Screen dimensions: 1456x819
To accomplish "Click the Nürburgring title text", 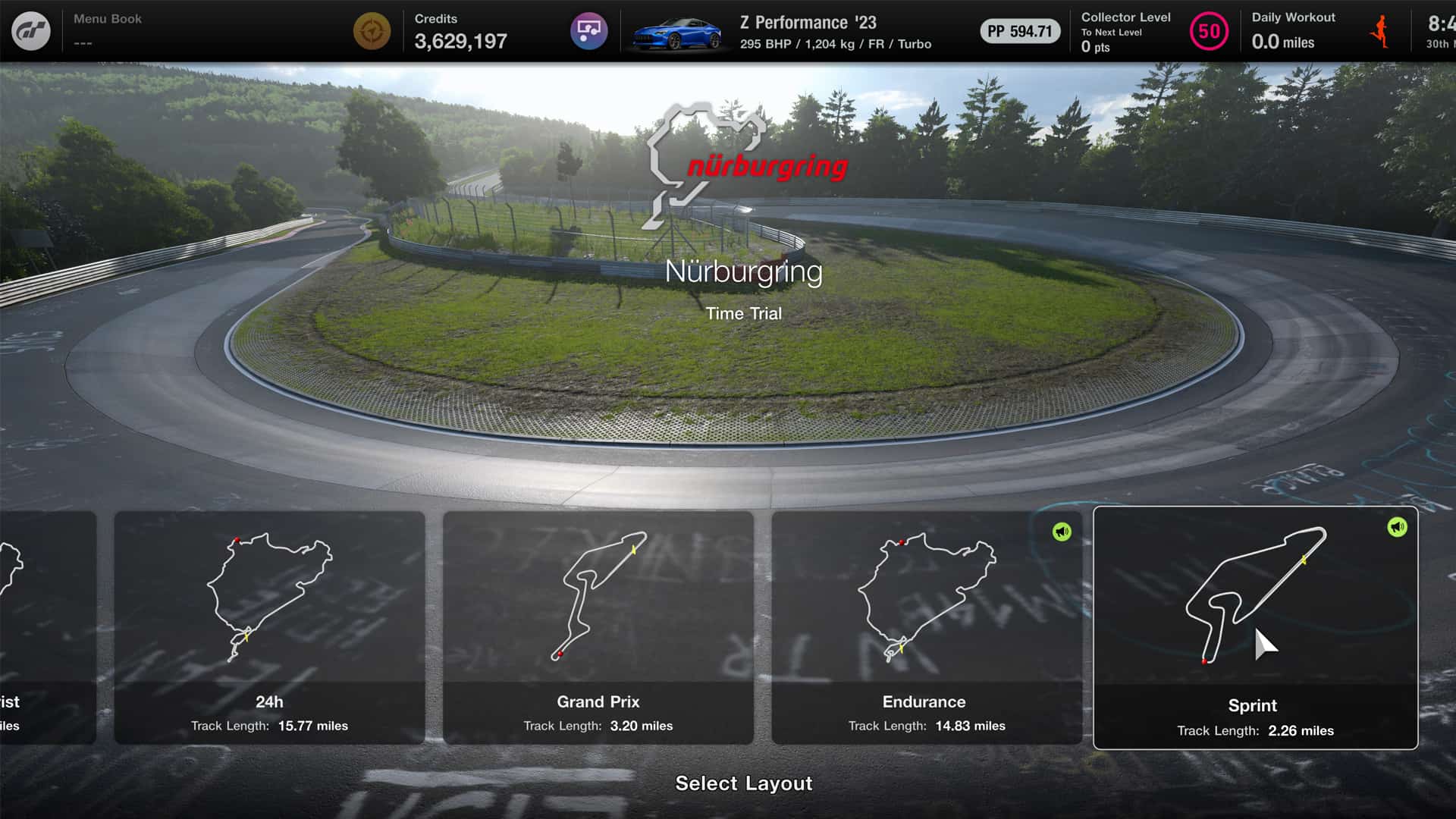I will (744, 273).
